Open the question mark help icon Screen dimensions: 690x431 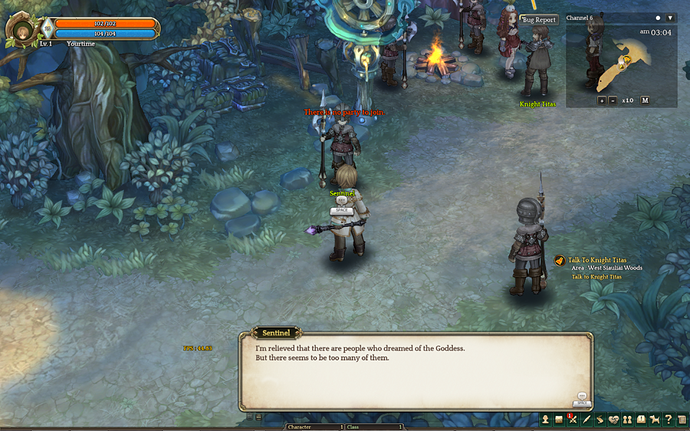tap(668, 419)
